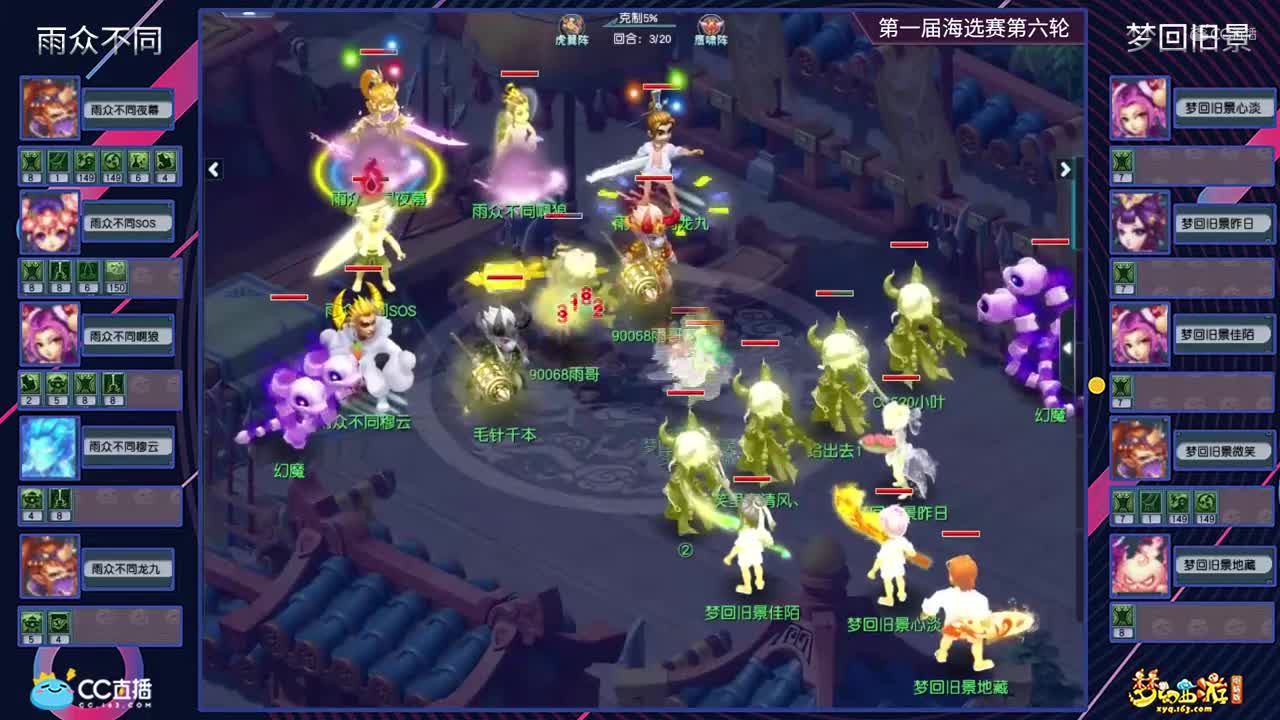Click the yellow dot on the right panel edge
The image size is (1280, 720).
[x=1096, y=383]
